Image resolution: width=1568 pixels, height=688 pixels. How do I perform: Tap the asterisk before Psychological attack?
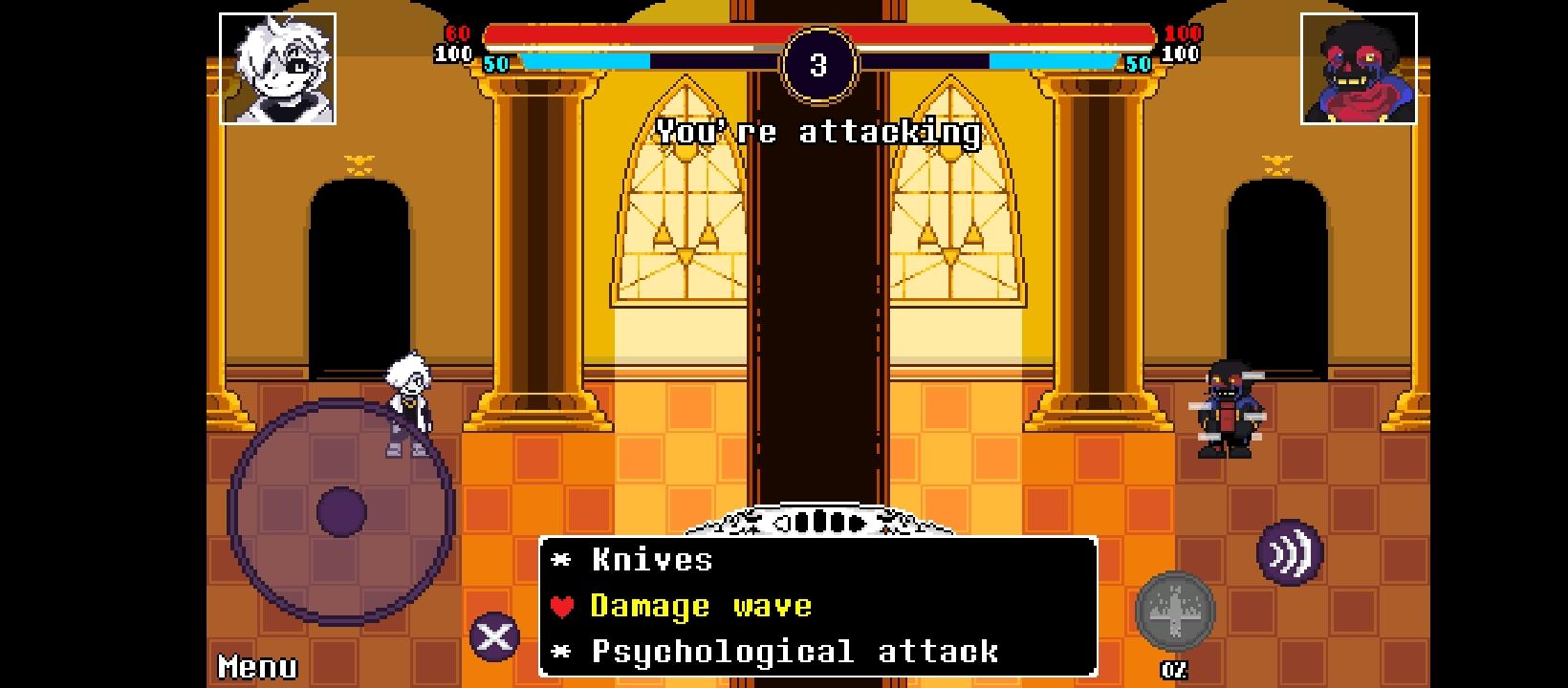pyautogui.click(x=562, y=652)
